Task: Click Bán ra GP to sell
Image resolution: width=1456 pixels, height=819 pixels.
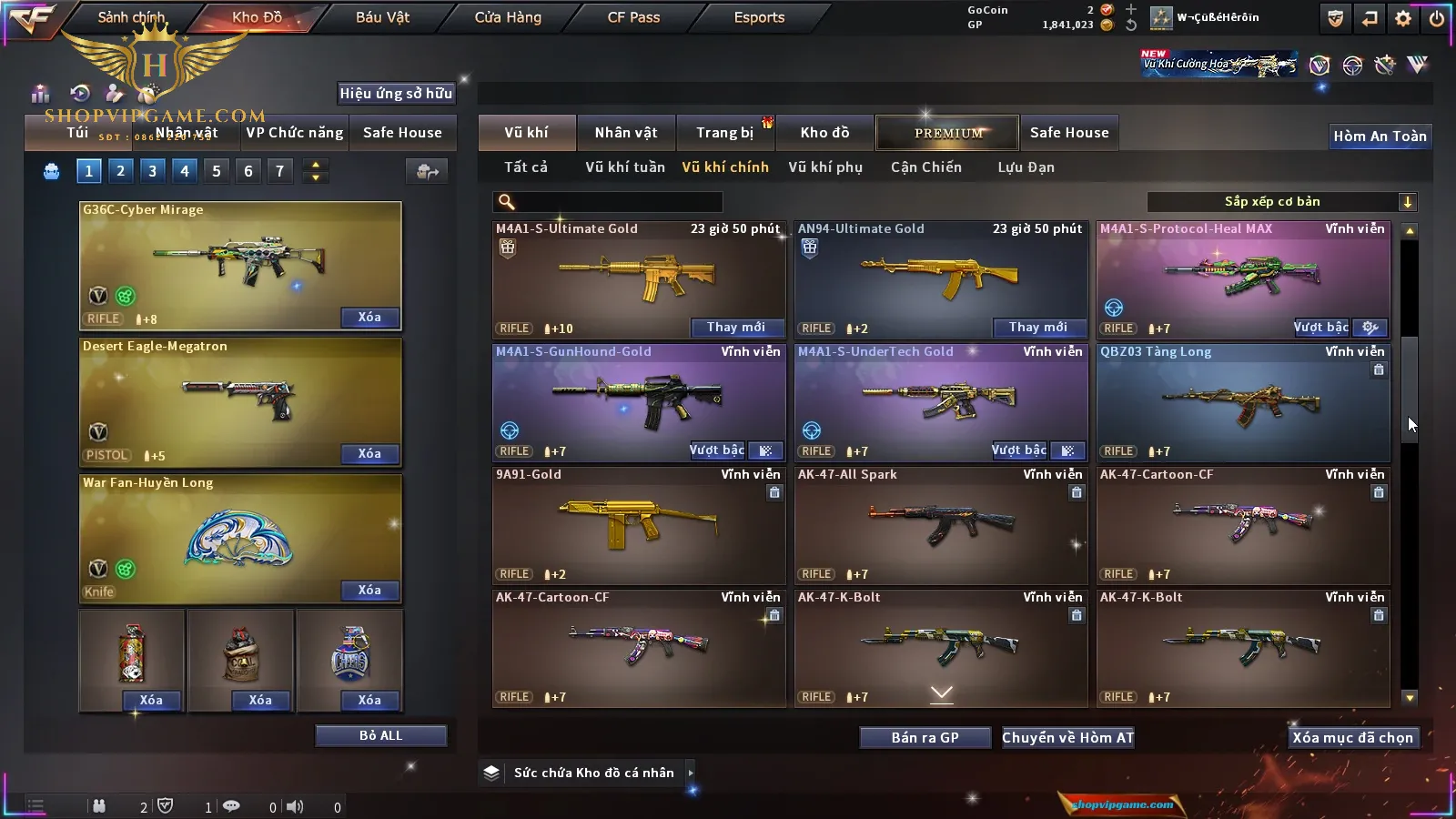Action: [x=925, y=738]
